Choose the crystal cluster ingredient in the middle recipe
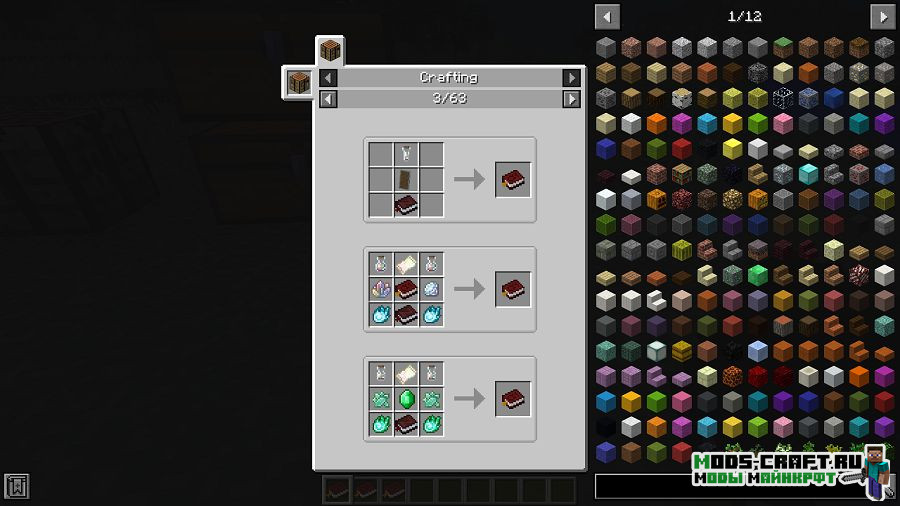 click(x=381, y=289)
